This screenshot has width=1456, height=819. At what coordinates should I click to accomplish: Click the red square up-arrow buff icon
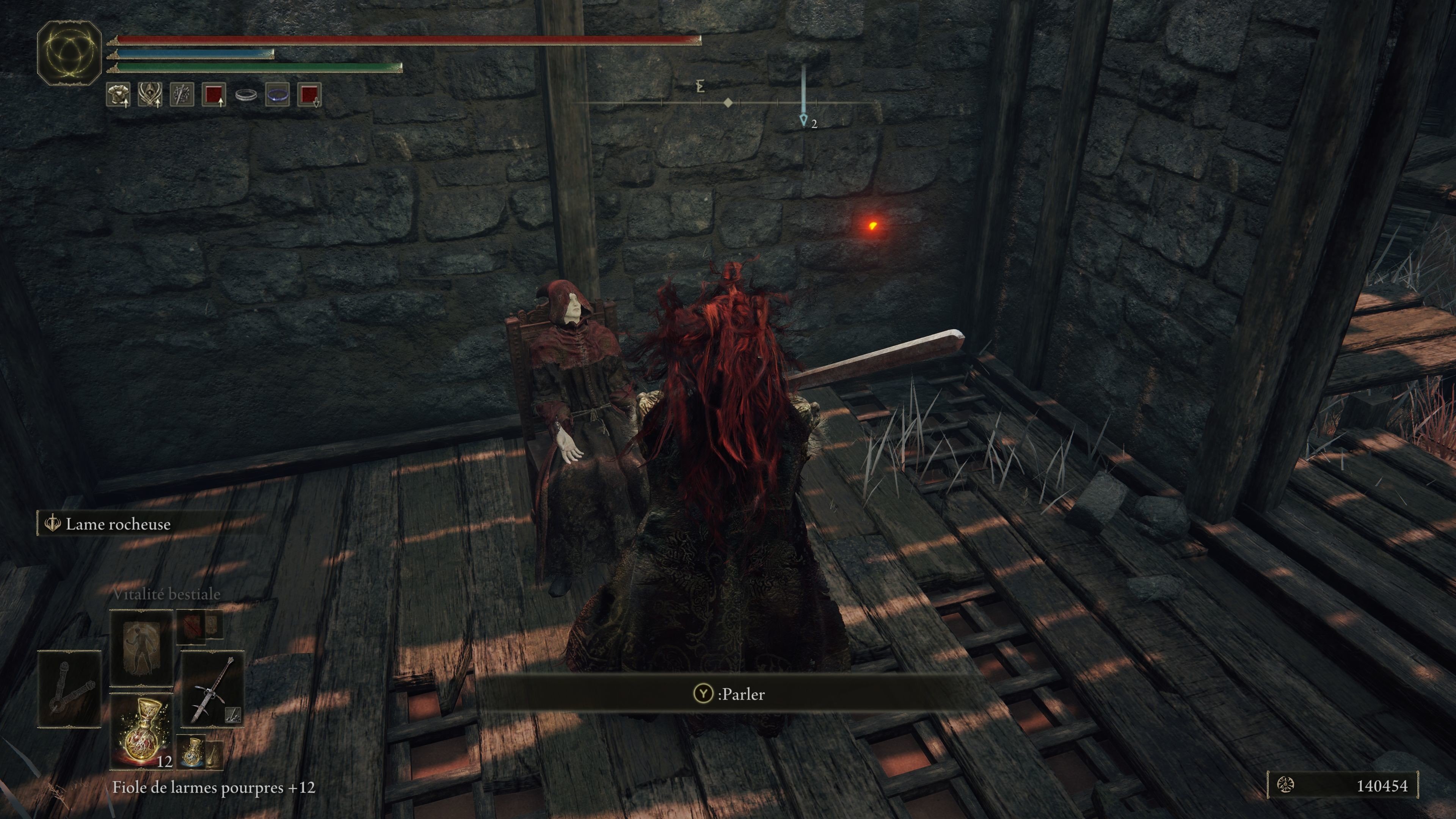pyautogui.click(x=213, y=94)
